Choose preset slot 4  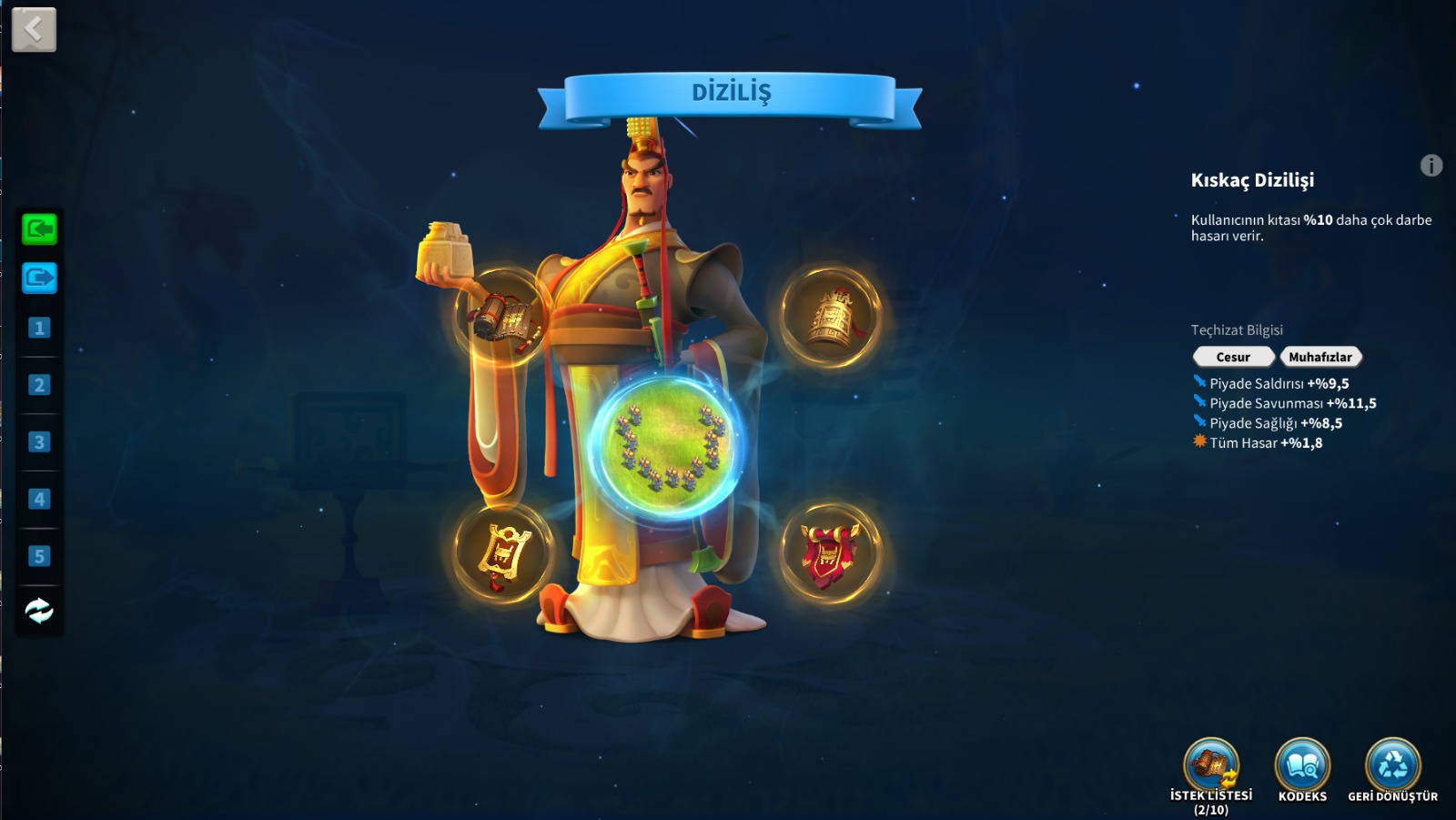pyautogui.click(x=39, y=499)
